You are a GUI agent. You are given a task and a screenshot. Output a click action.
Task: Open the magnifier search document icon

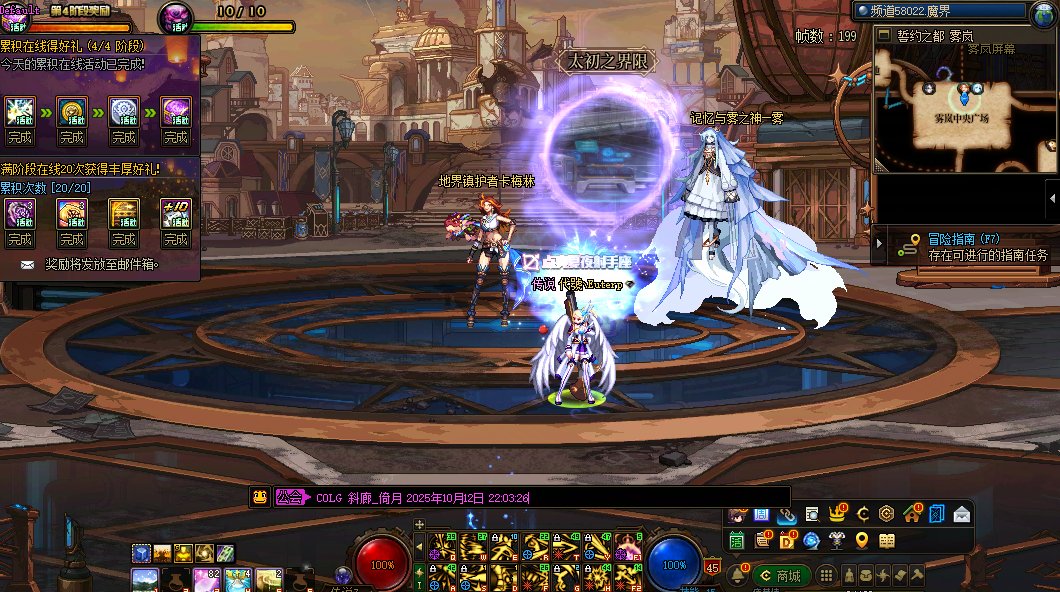812,515
